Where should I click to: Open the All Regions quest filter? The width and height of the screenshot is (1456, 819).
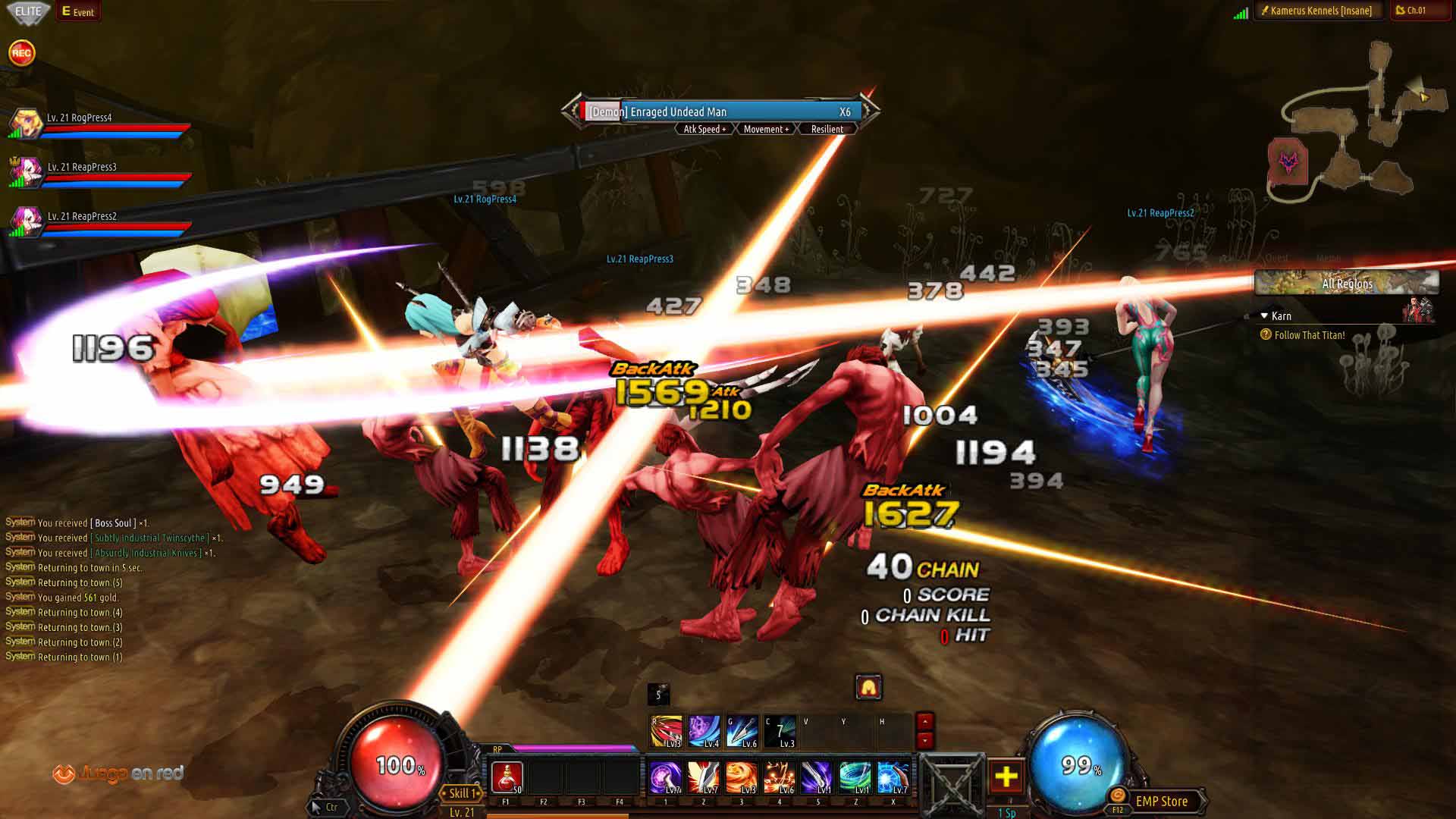pos(1347,284)
